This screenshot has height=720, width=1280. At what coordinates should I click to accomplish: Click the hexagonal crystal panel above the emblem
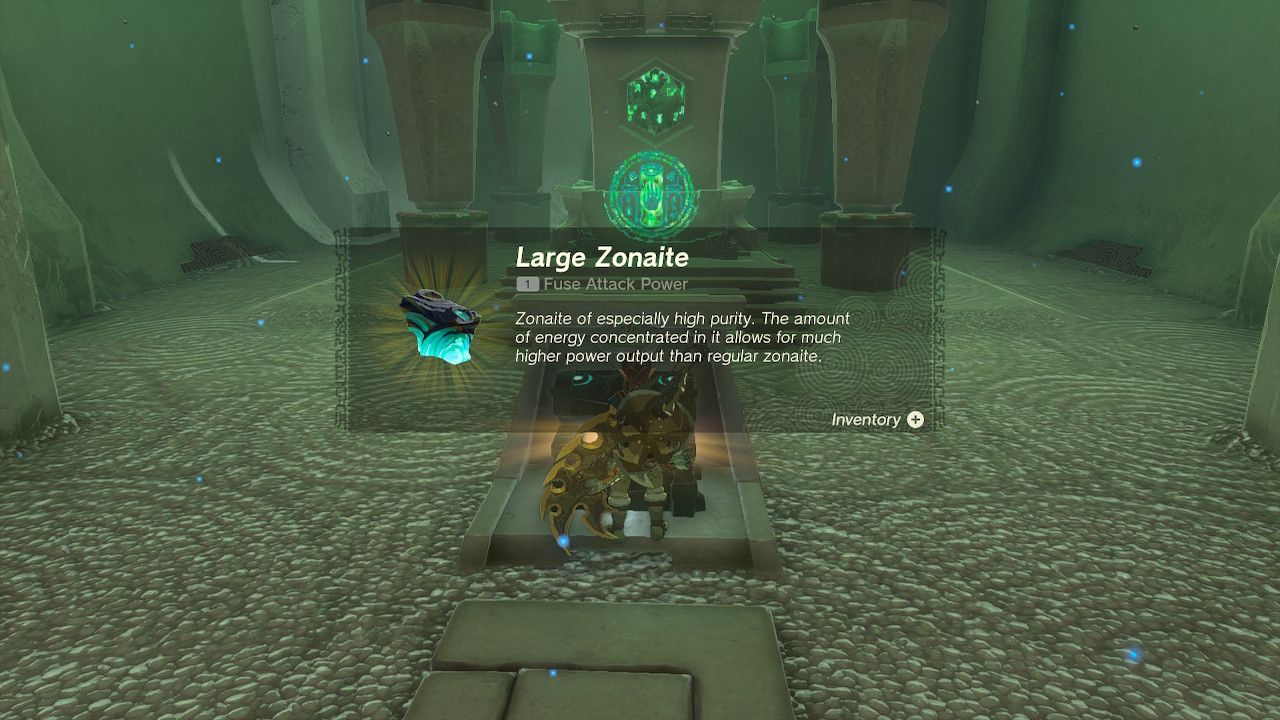pyautogui.click(x=657, y=98)
